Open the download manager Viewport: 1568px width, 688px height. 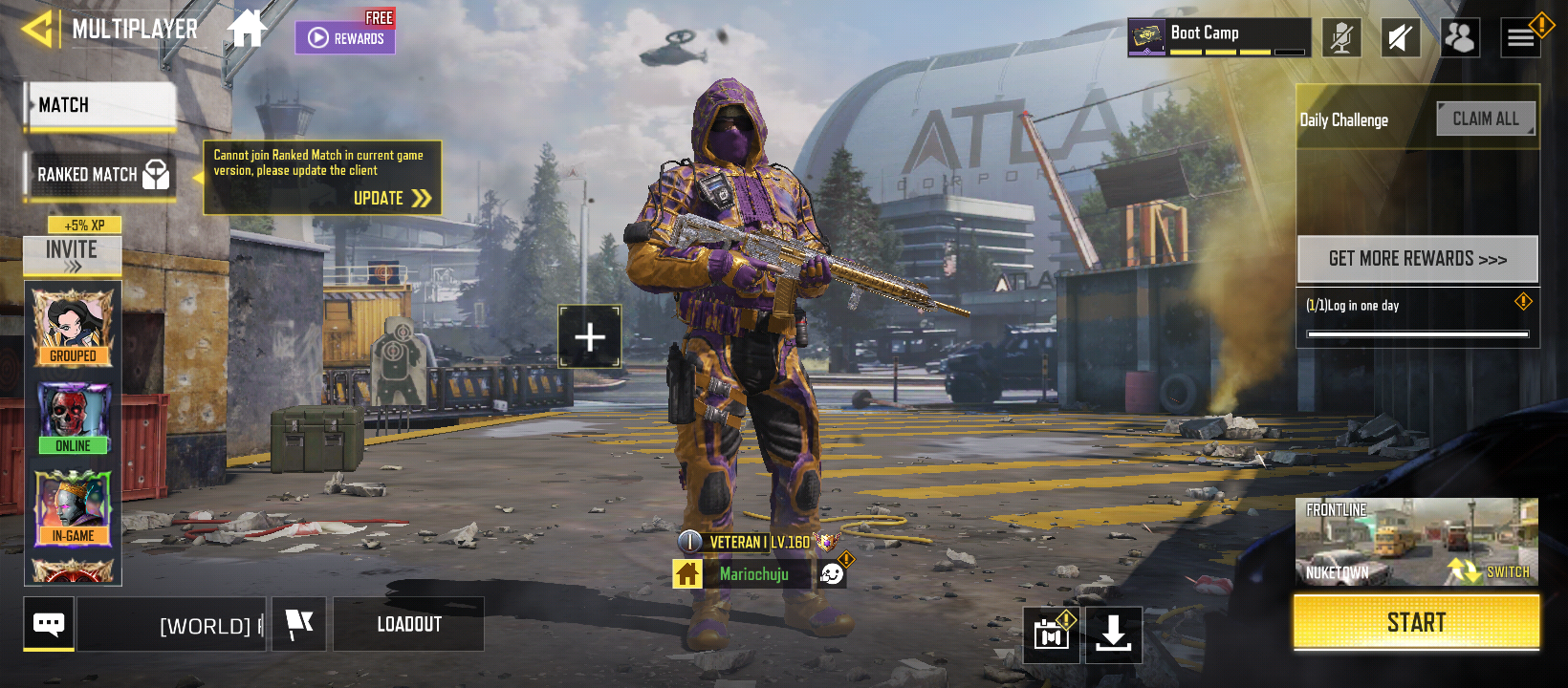pos(1113,634)
